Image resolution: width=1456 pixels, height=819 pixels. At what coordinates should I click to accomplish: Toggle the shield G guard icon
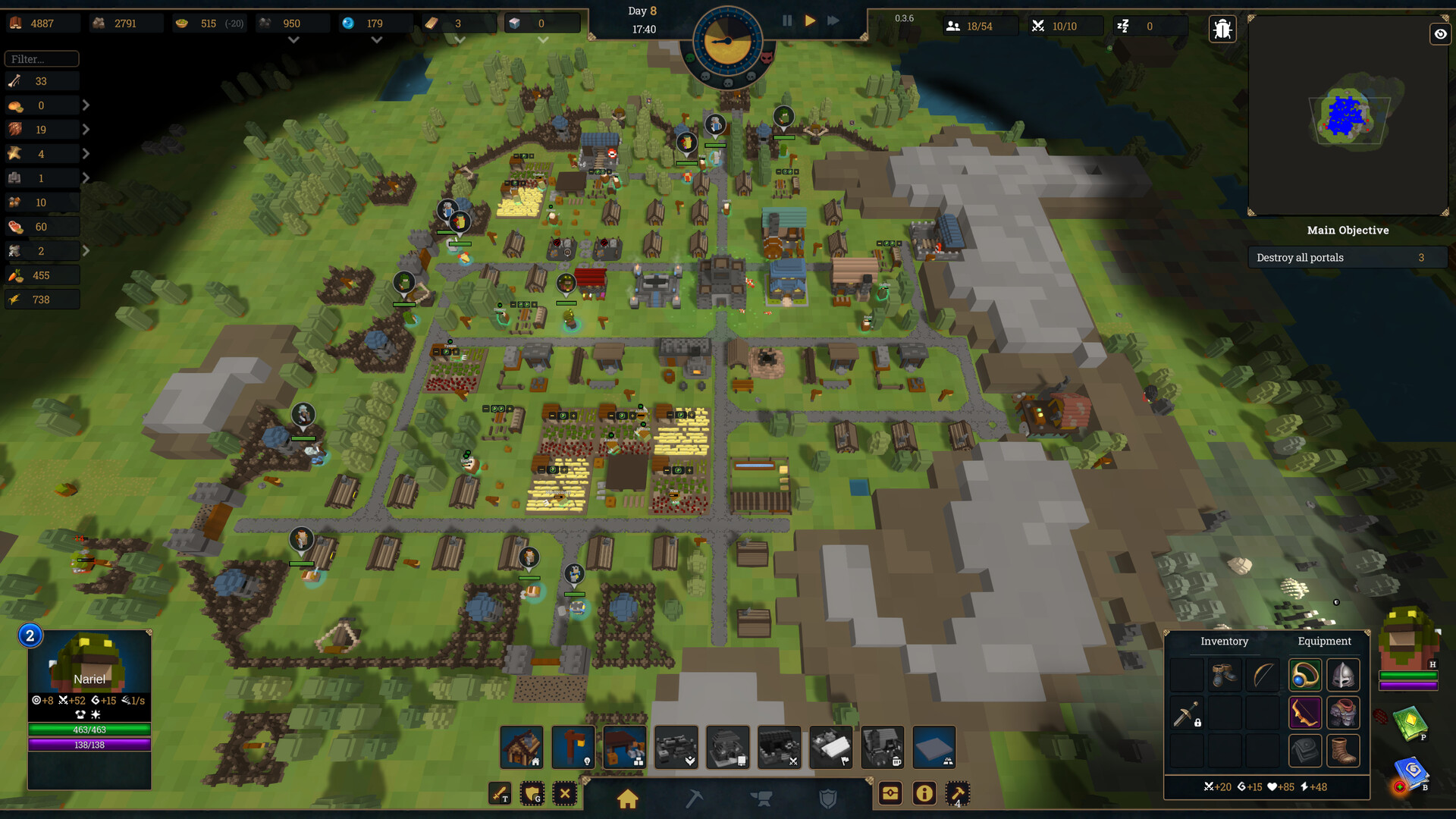(532, 794)
